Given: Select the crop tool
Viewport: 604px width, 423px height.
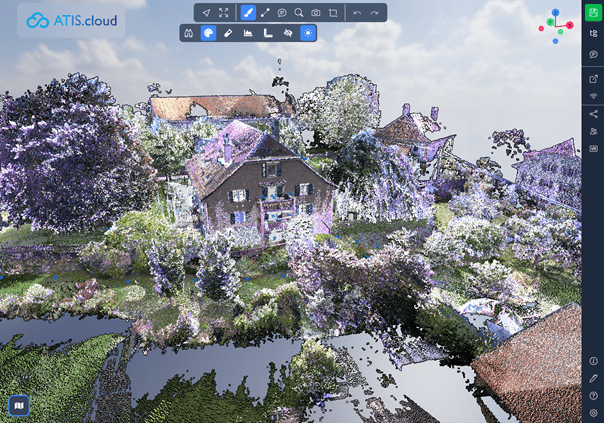Looking at the screenshot, I should 333,13.
